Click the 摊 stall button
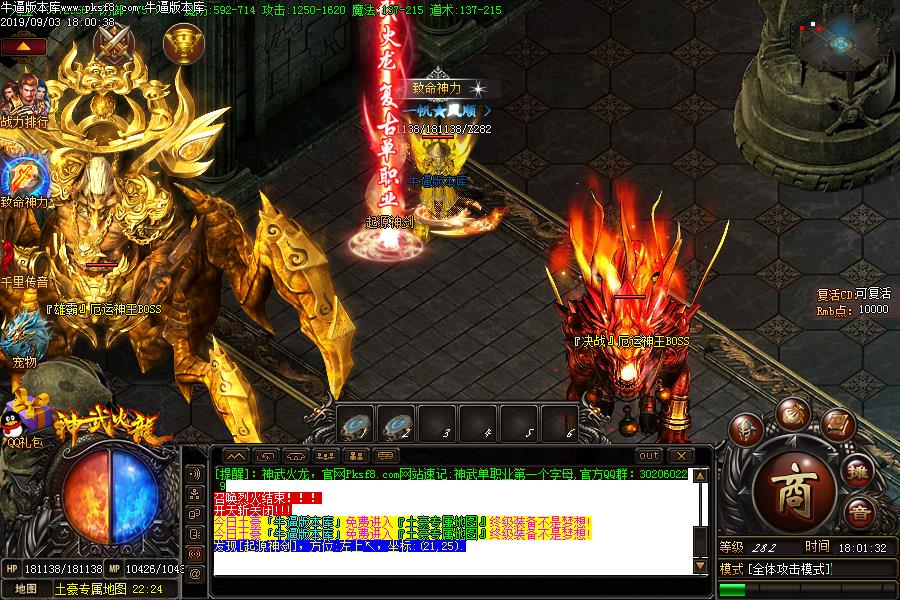 [858, 475]
